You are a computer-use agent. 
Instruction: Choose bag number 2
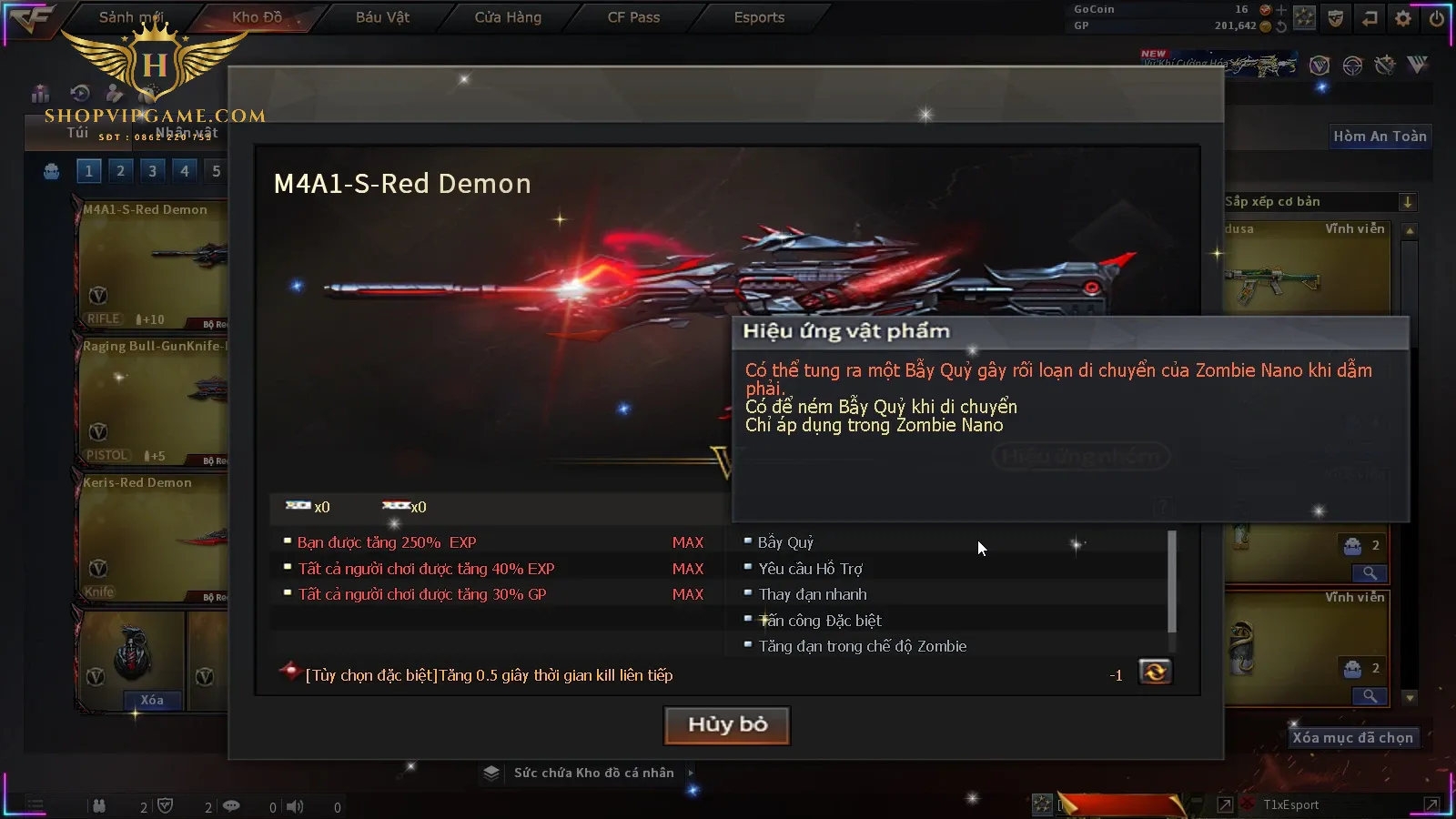tap(120, 170)
